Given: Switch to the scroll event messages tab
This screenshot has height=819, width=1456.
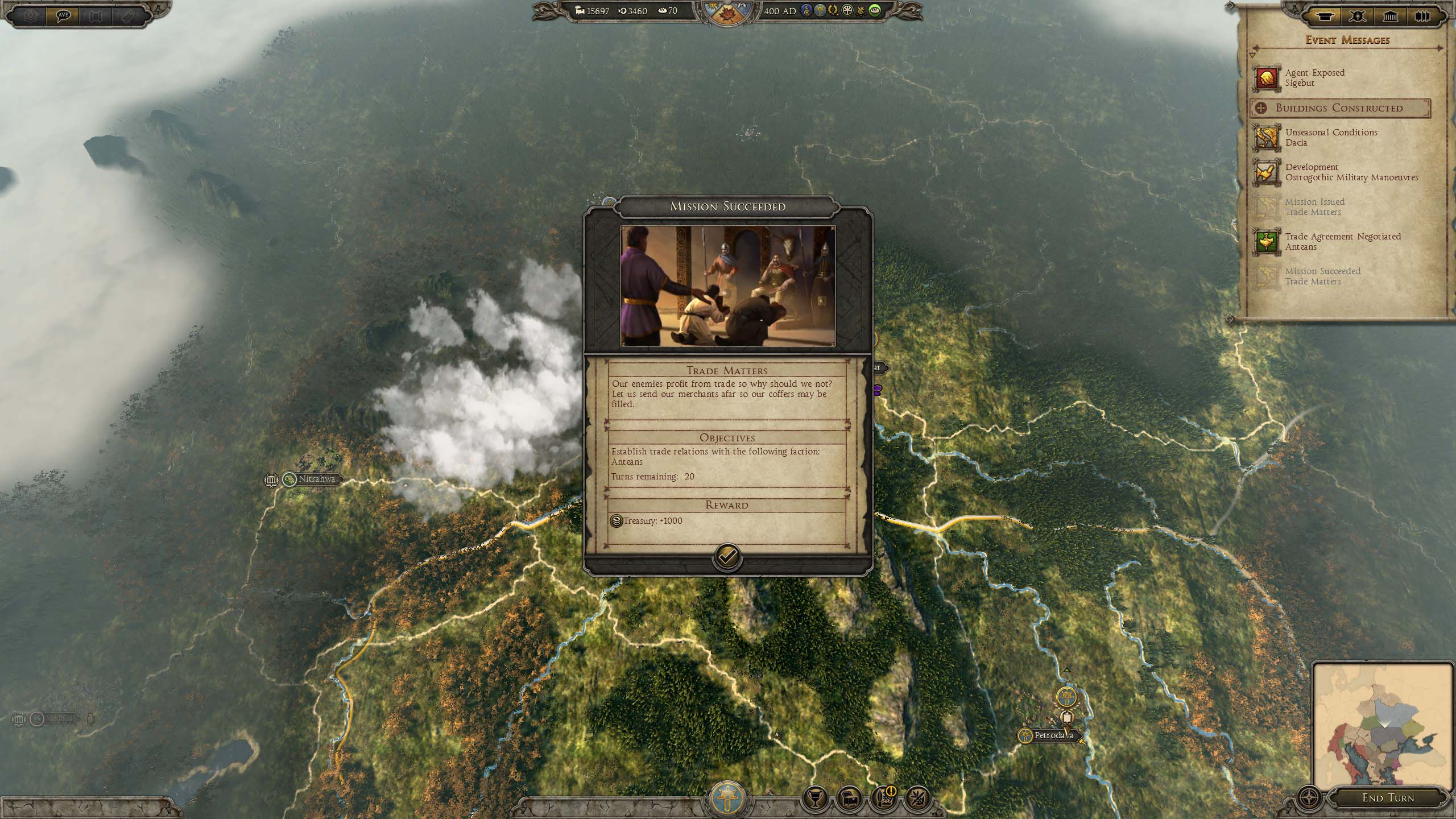Looking at the screenshot, I should click(1323, 16).
